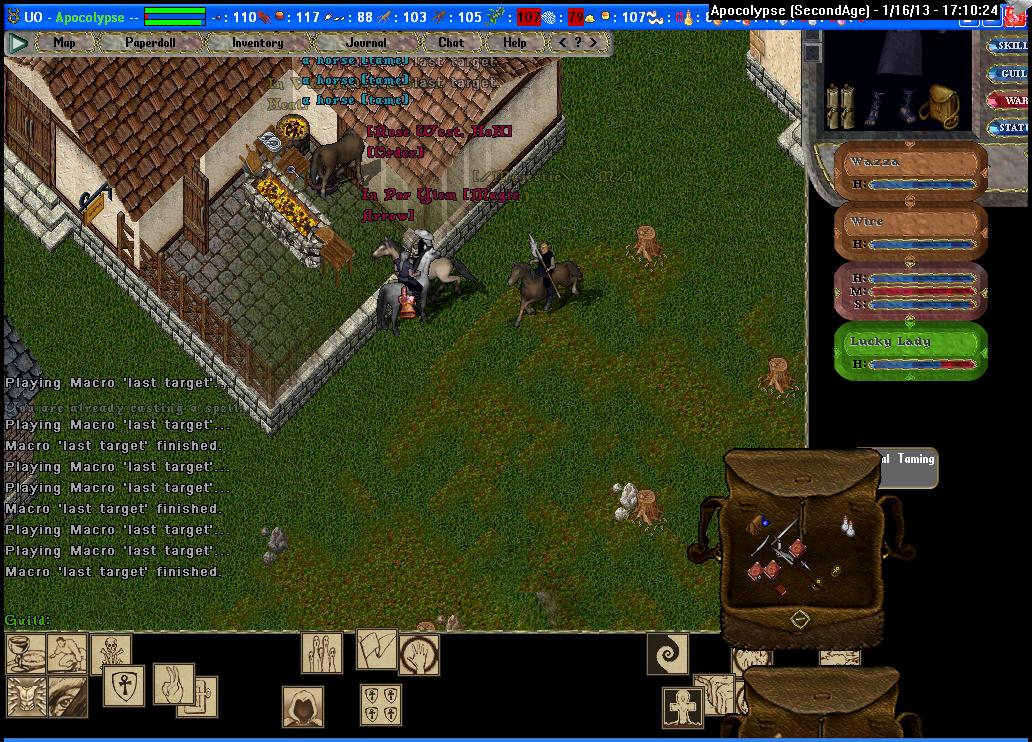The image size is (1032, 742).
Task: Open the paperdoll backpack icon
Action: 940,104
